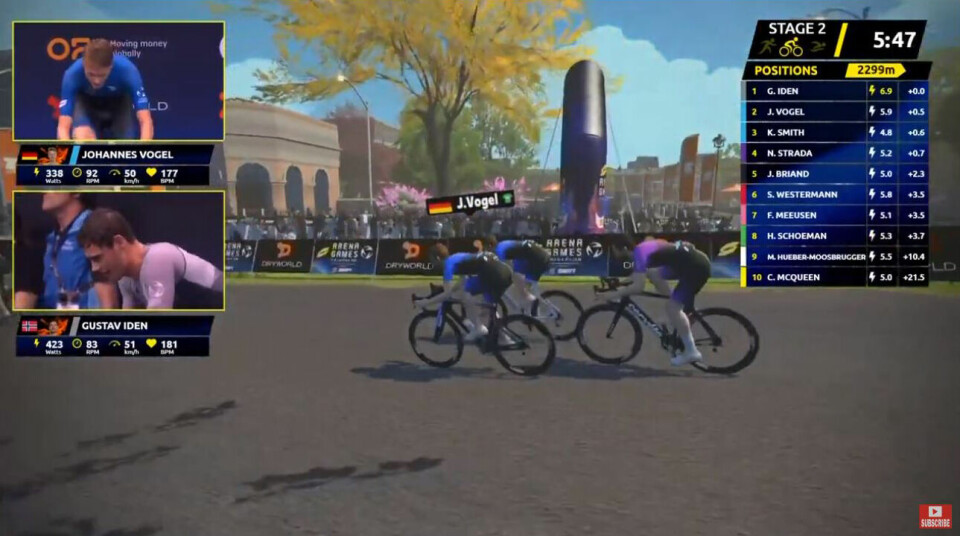Choose F. Meeusen in the positions list
Viewport: 960px width, 536px height.
pyautogui.click(x=835, y=215)
